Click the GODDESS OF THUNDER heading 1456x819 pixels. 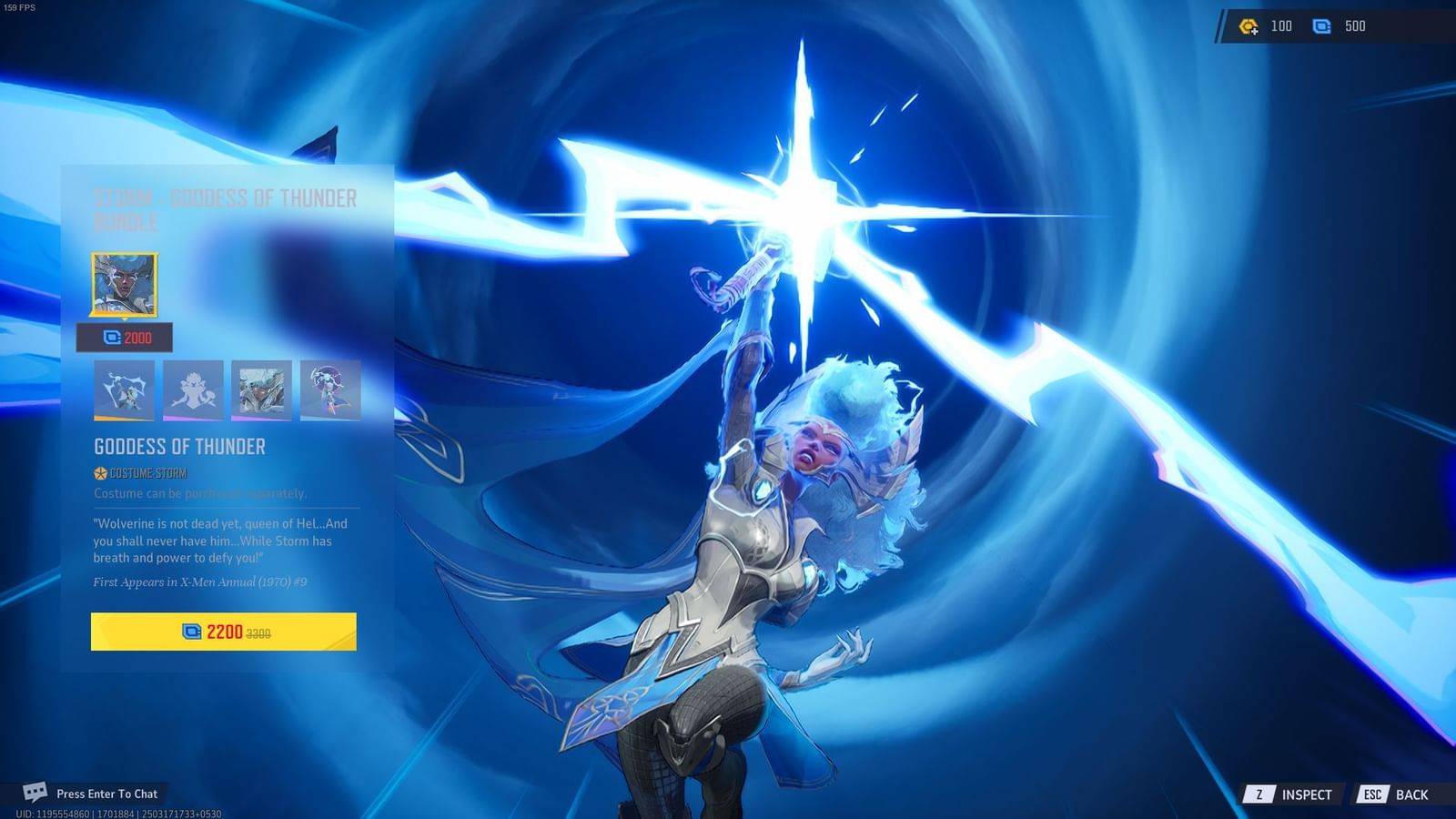[179, 446]
